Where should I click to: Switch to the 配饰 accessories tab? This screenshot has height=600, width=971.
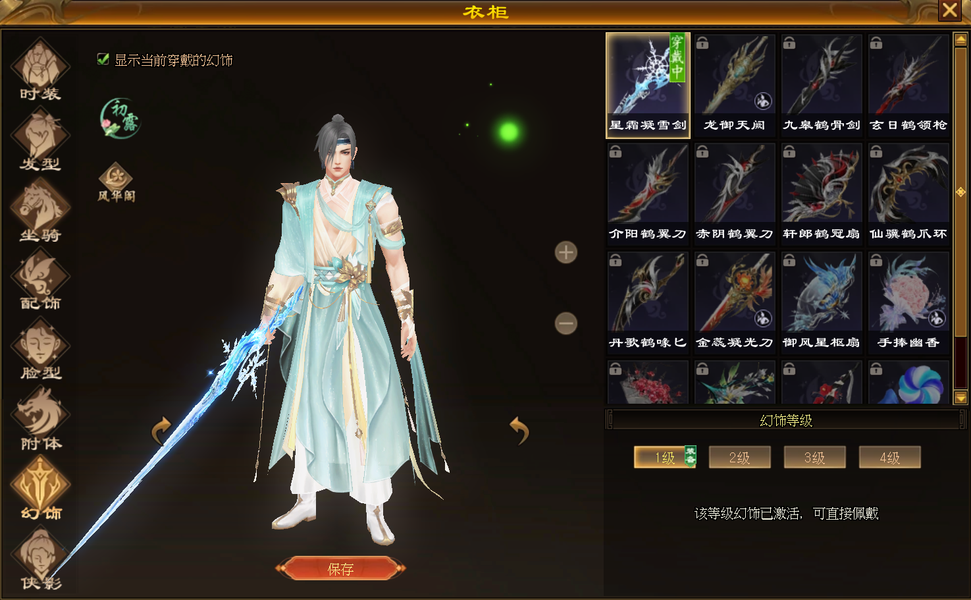tap(40, 278)
